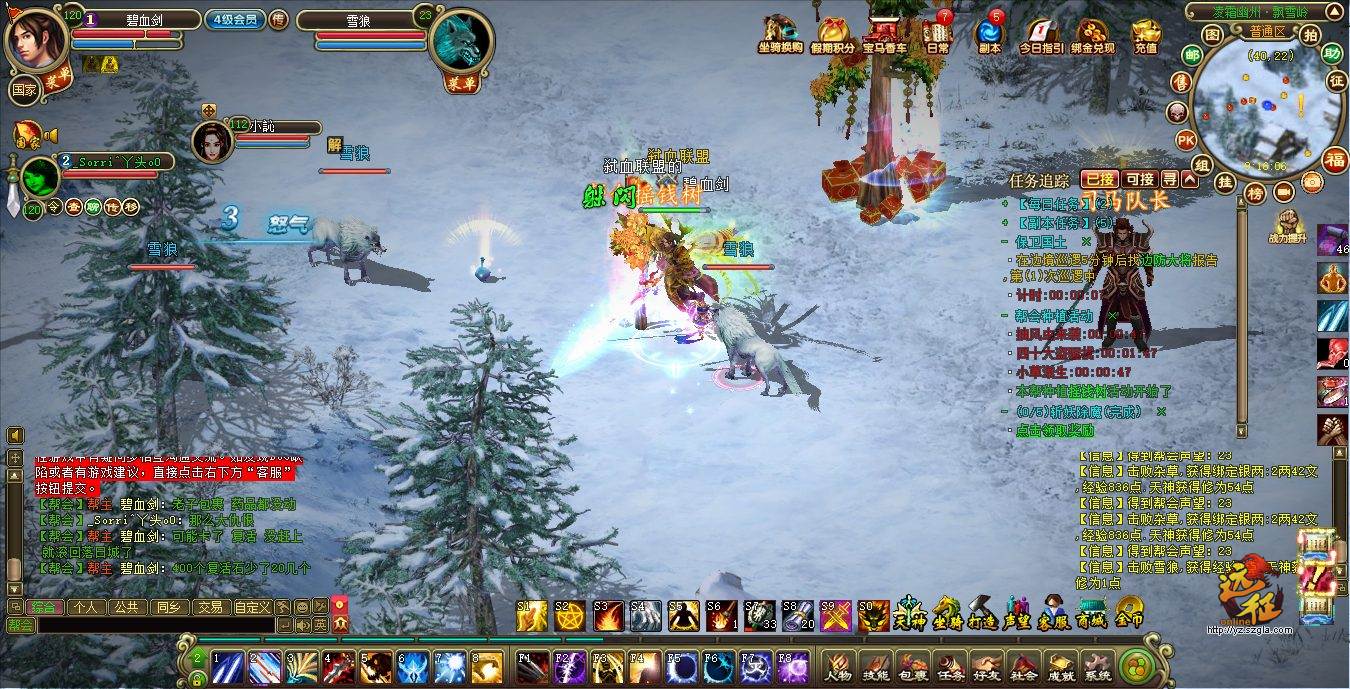This screenshot has width=1350, height=689.
Task: Open the 商城 shop shortcut
Action: click(1090, 613)
